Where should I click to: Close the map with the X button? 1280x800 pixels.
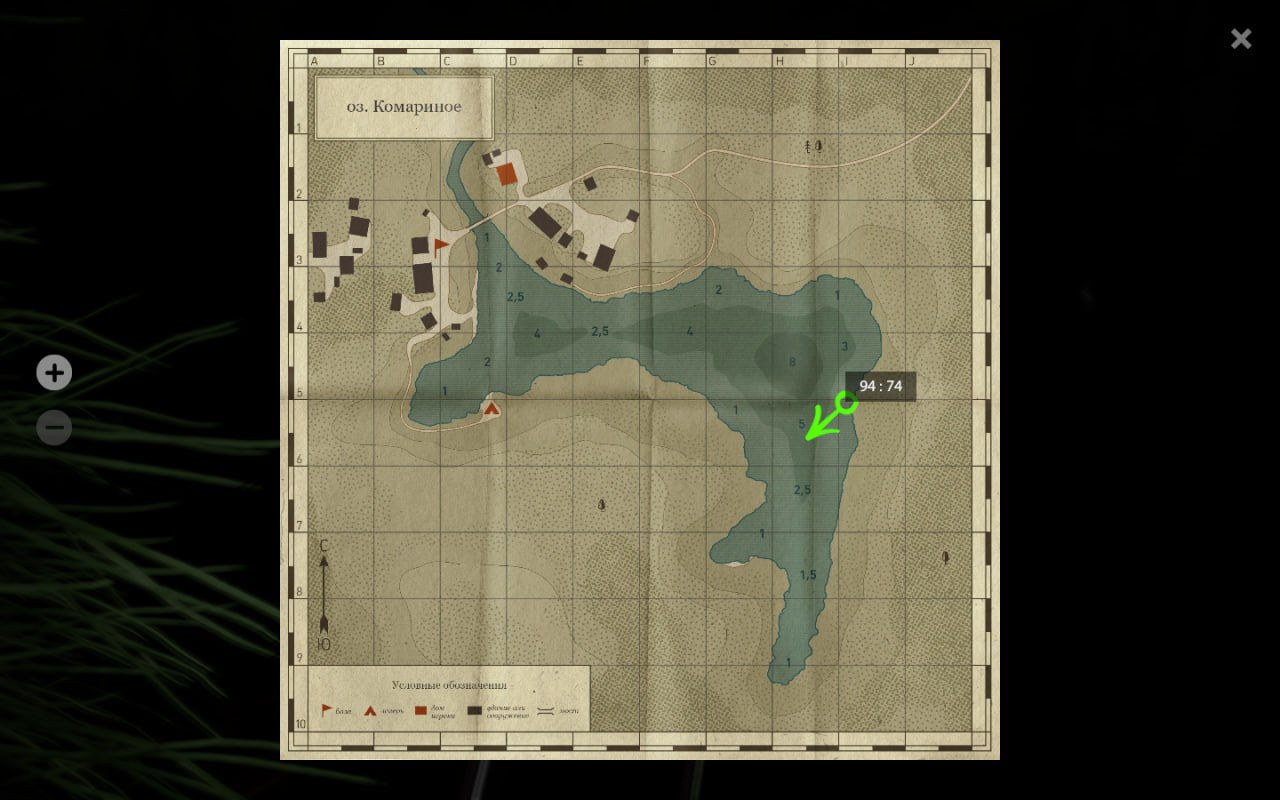click(x=1241, y=39)
